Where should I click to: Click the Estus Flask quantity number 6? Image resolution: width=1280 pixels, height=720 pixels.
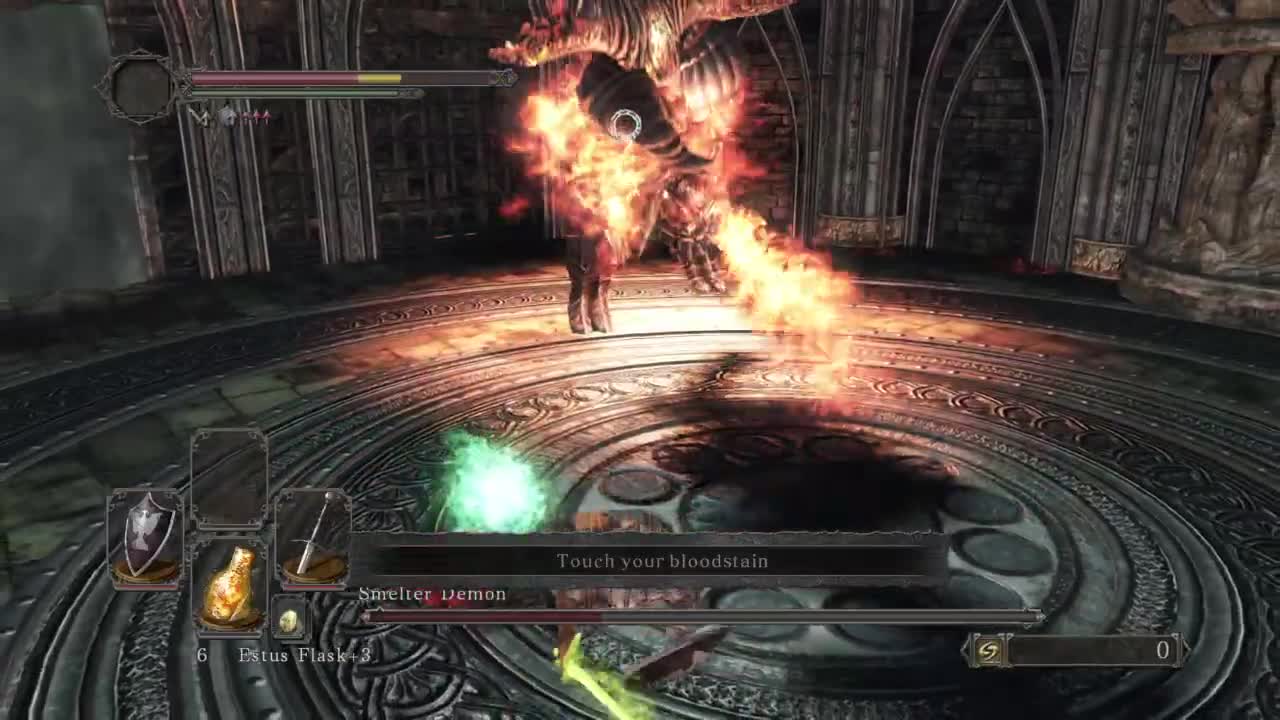(202, 655)
